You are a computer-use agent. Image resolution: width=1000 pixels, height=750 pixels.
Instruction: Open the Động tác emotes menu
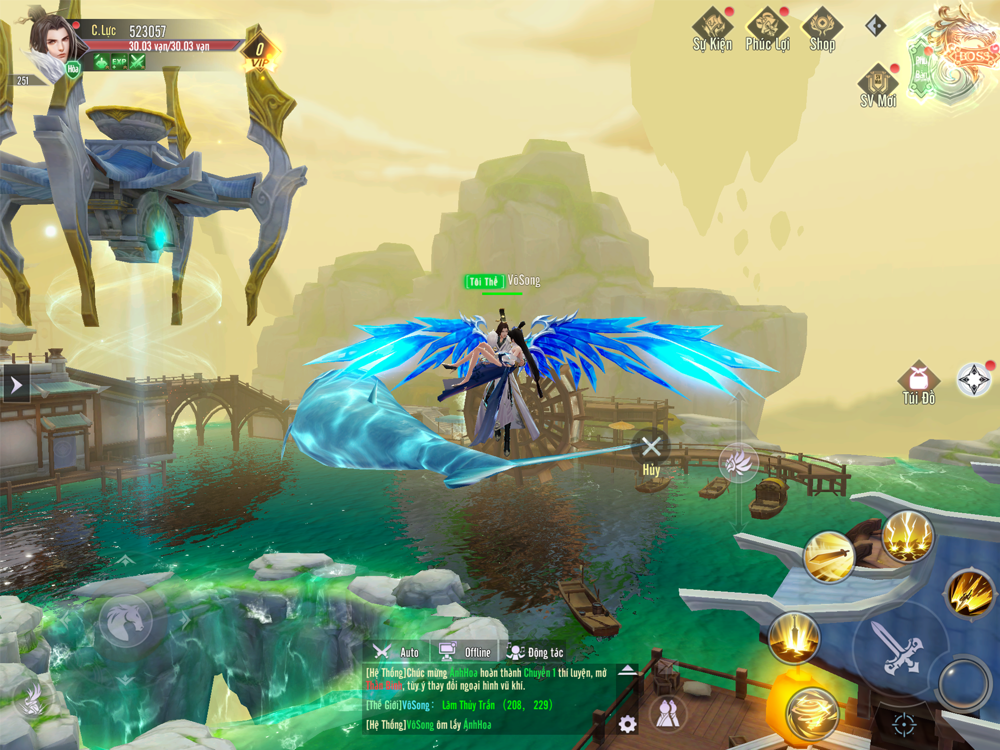coord(536,652)
